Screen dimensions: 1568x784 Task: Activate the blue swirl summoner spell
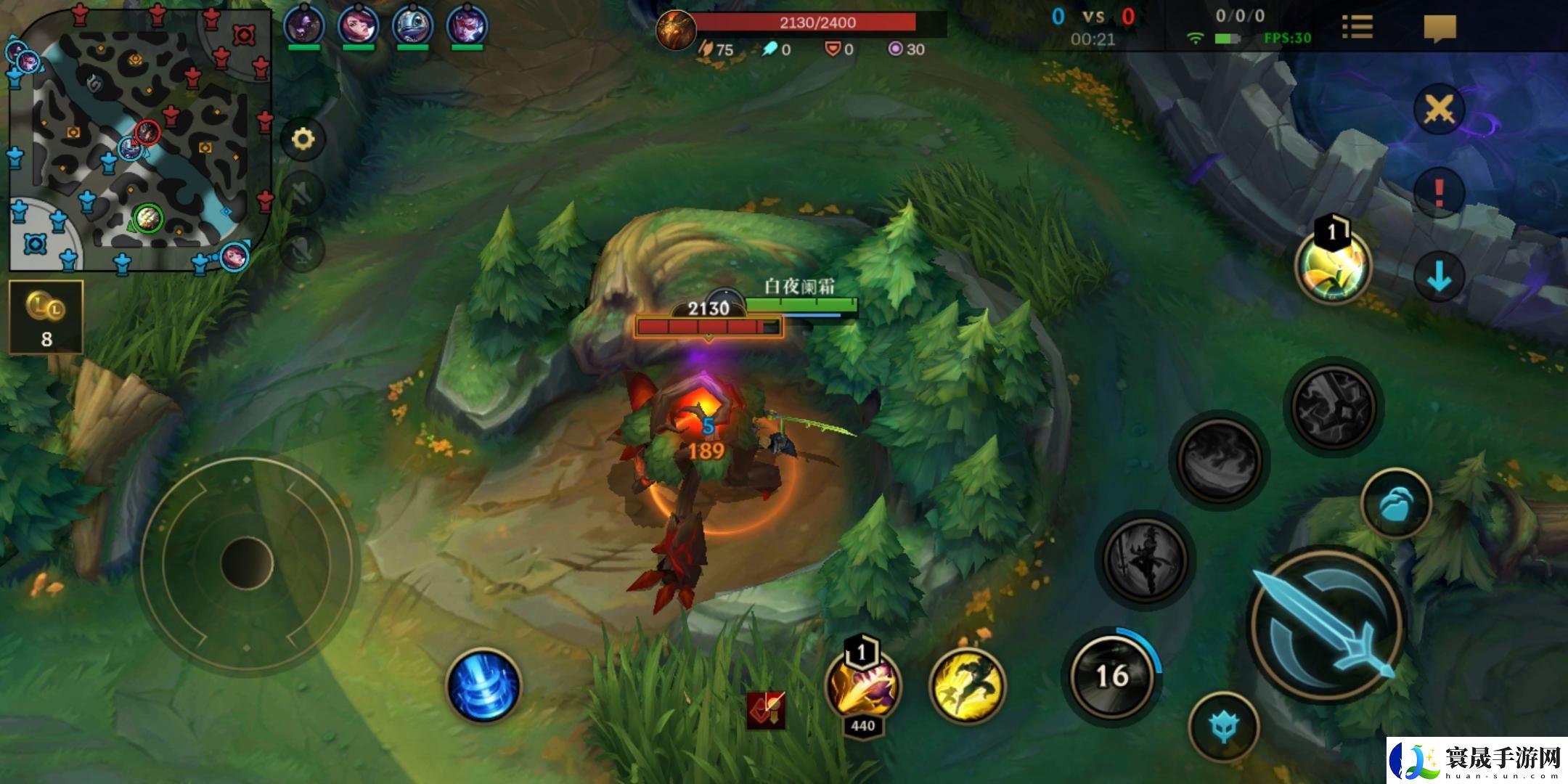pos(484,685)
